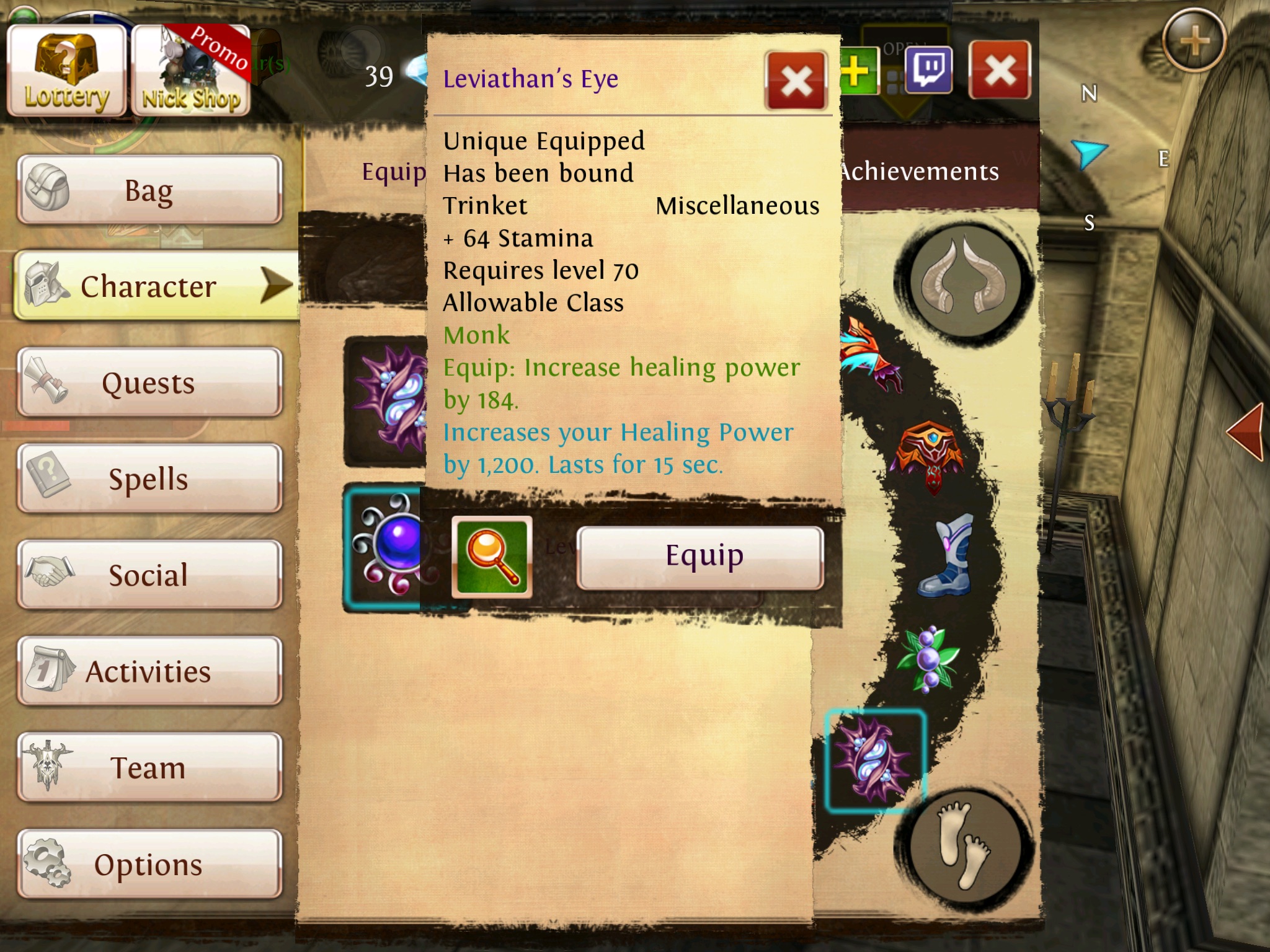Open the Lottery chest
Viewport: 1270px width, 952px height.
point(66,71)
